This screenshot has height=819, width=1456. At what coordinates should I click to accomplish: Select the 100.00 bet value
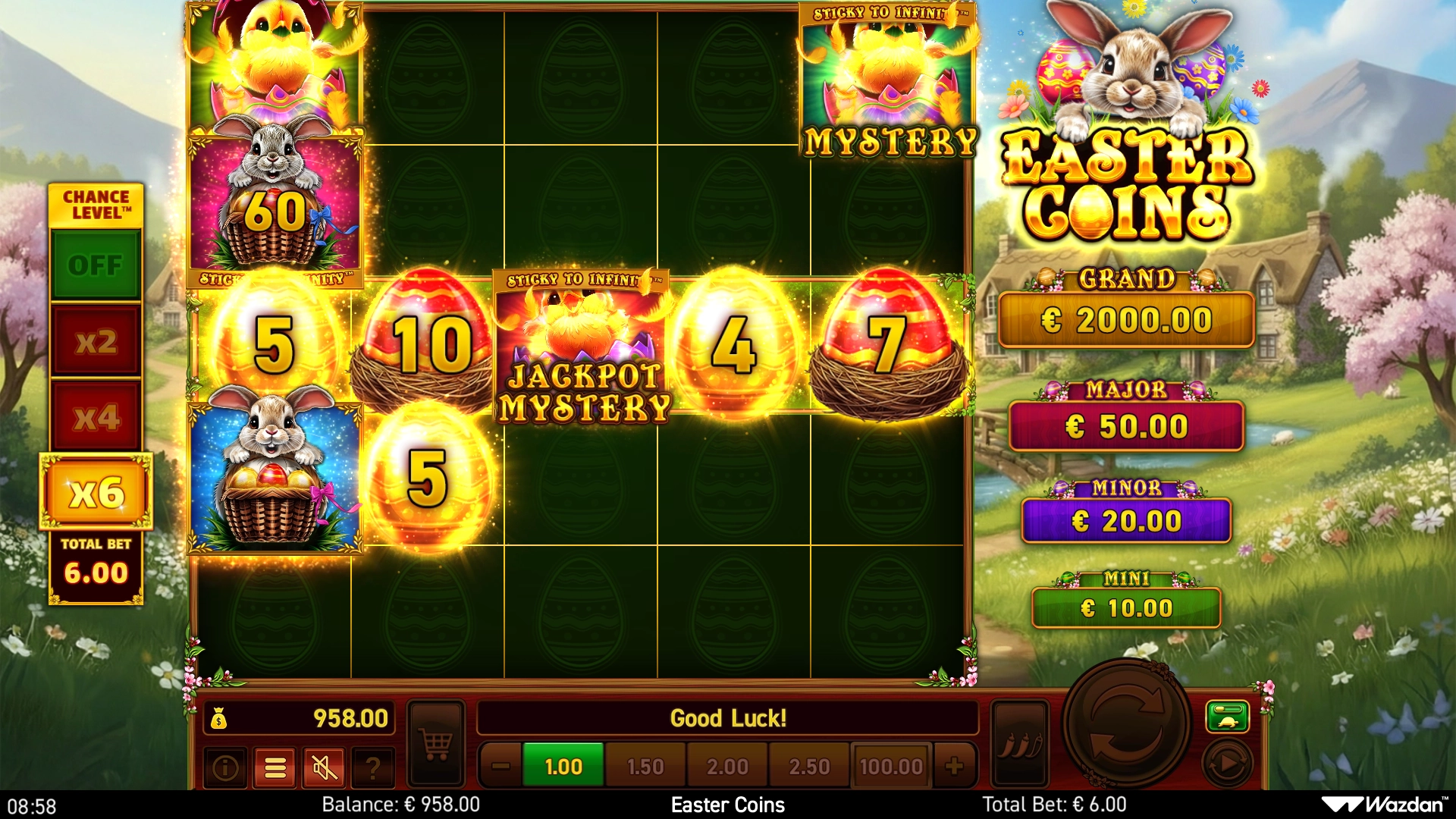click(891, 767)
